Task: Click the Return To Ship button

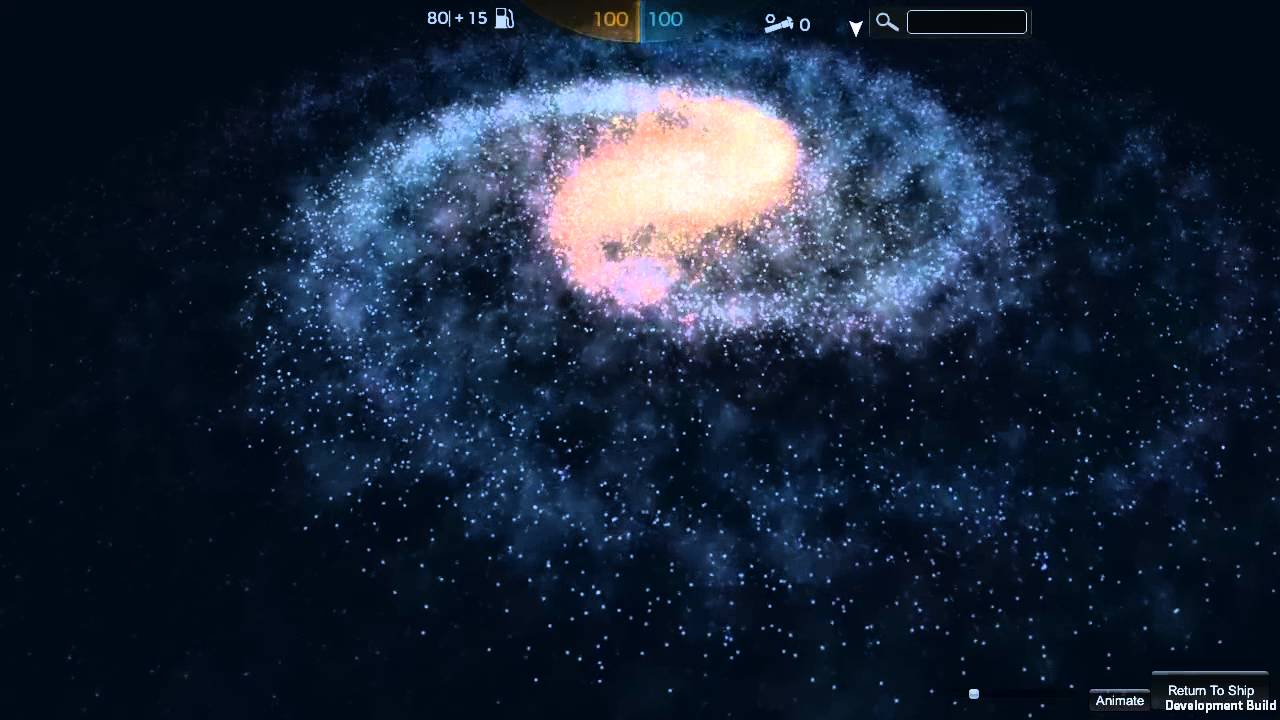Action: pos(1210,690)
